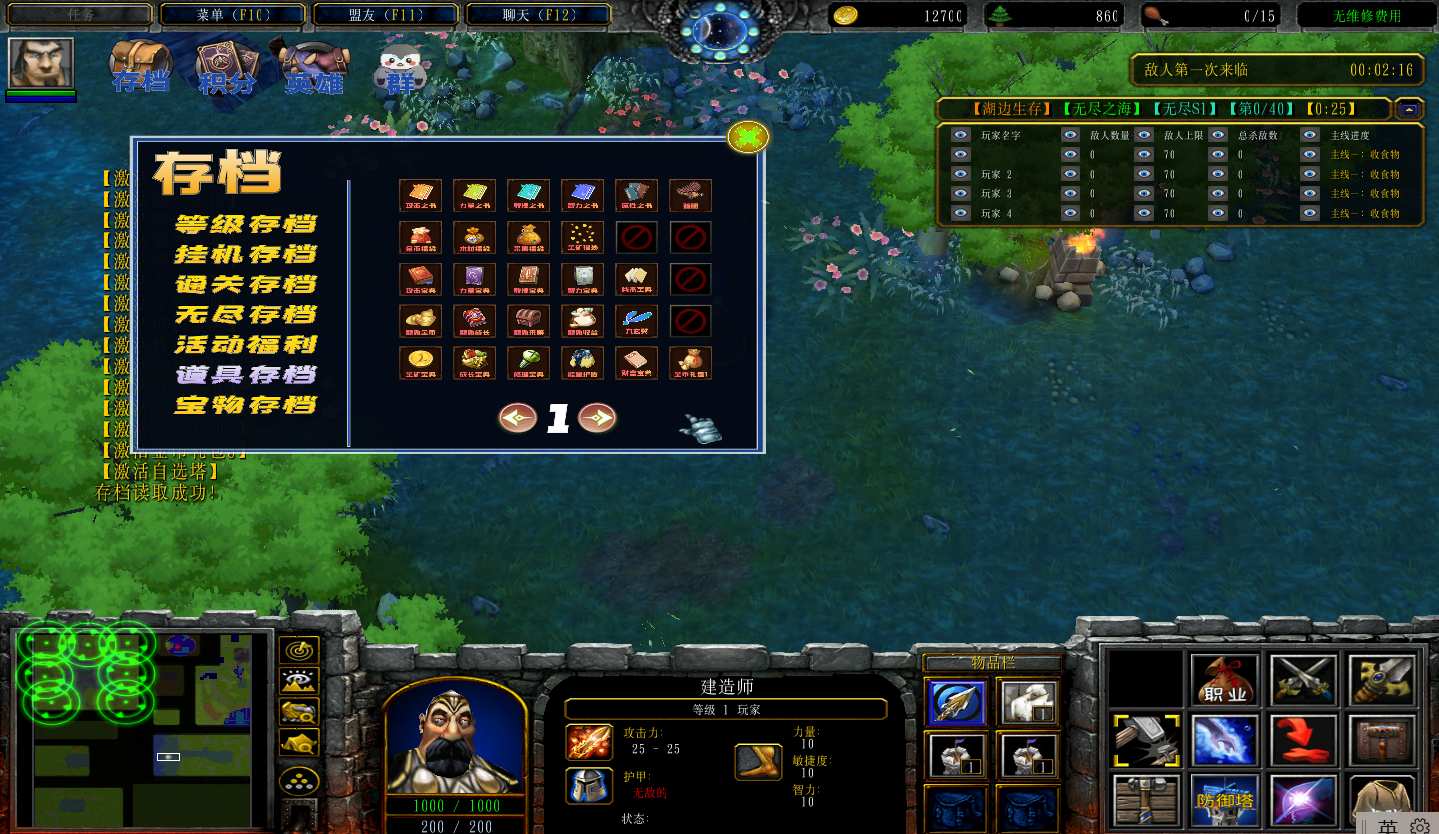
Task: Open the 挂机存档 category
Action: [x=246, y=254]
